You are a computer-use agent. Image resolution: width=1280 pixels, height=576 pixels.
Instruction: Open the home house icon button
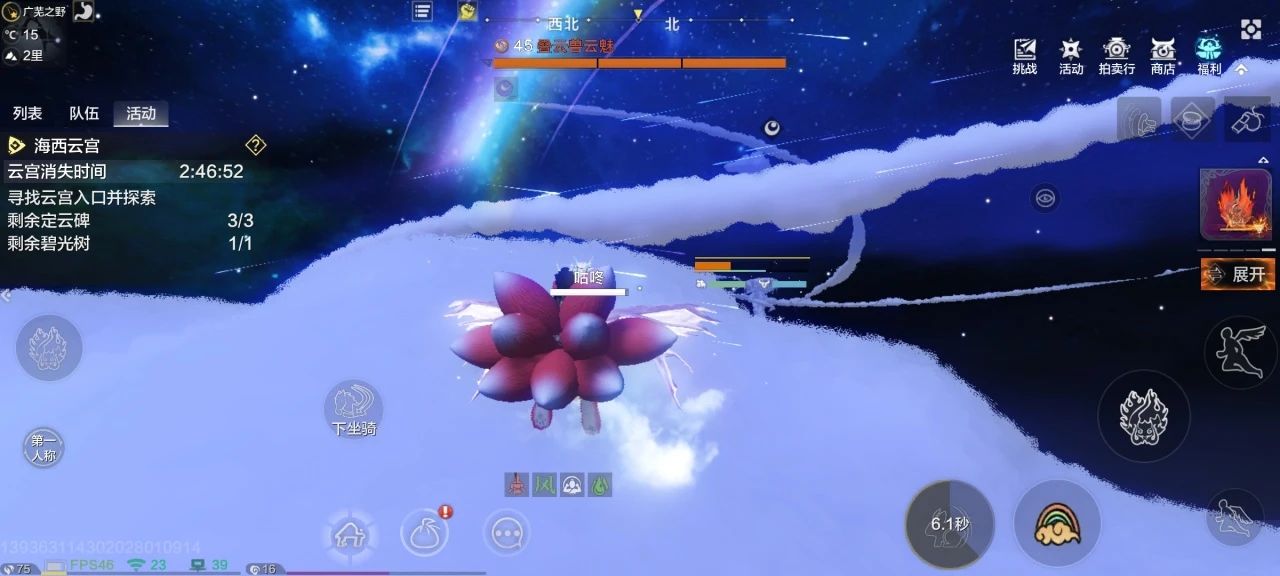pyautogui.click(x=349, y=535)
